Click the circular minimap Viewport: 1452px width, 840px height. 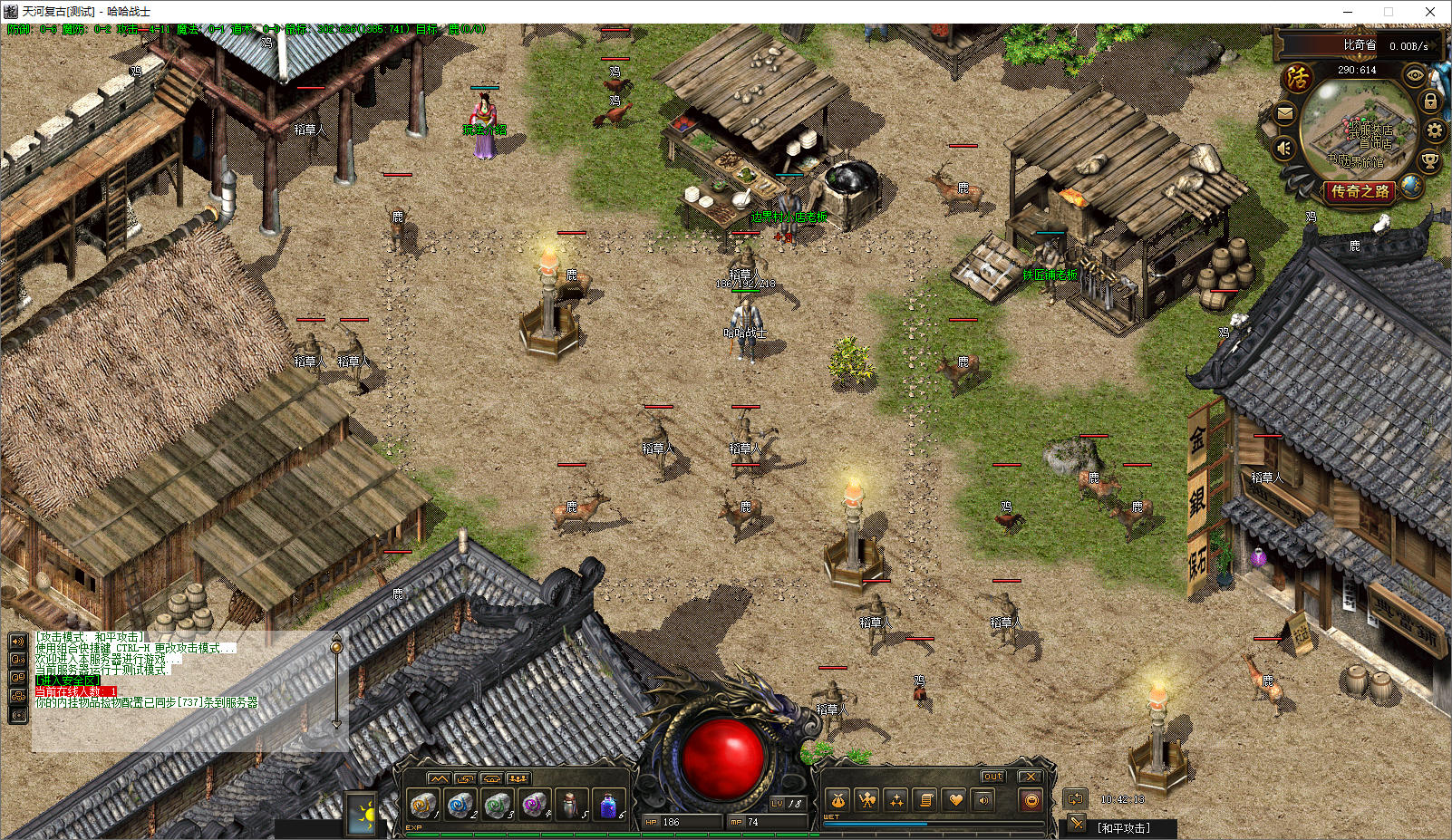tap(1357, 132)
